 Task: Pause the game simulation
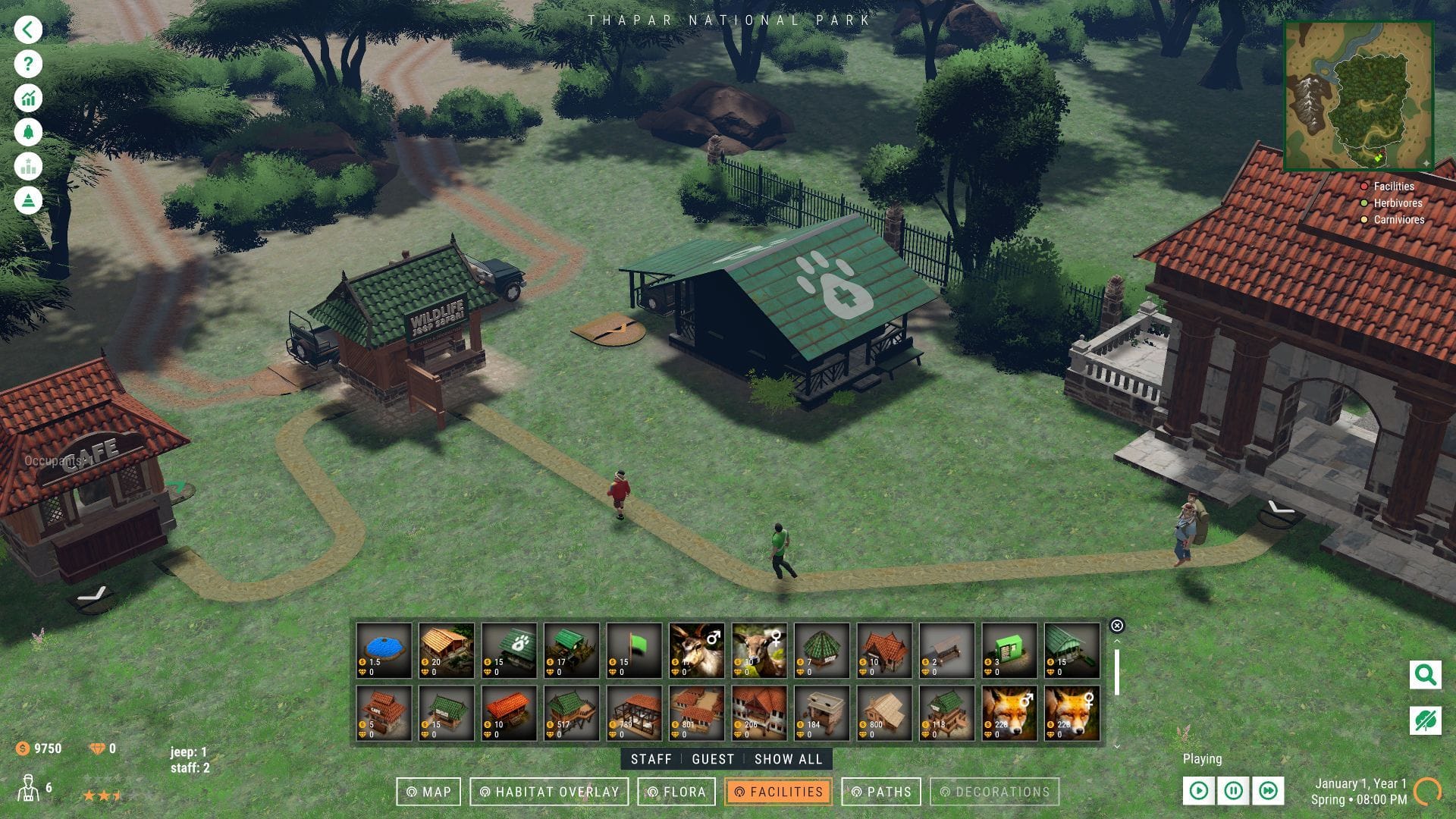(x=1233, y=791)
